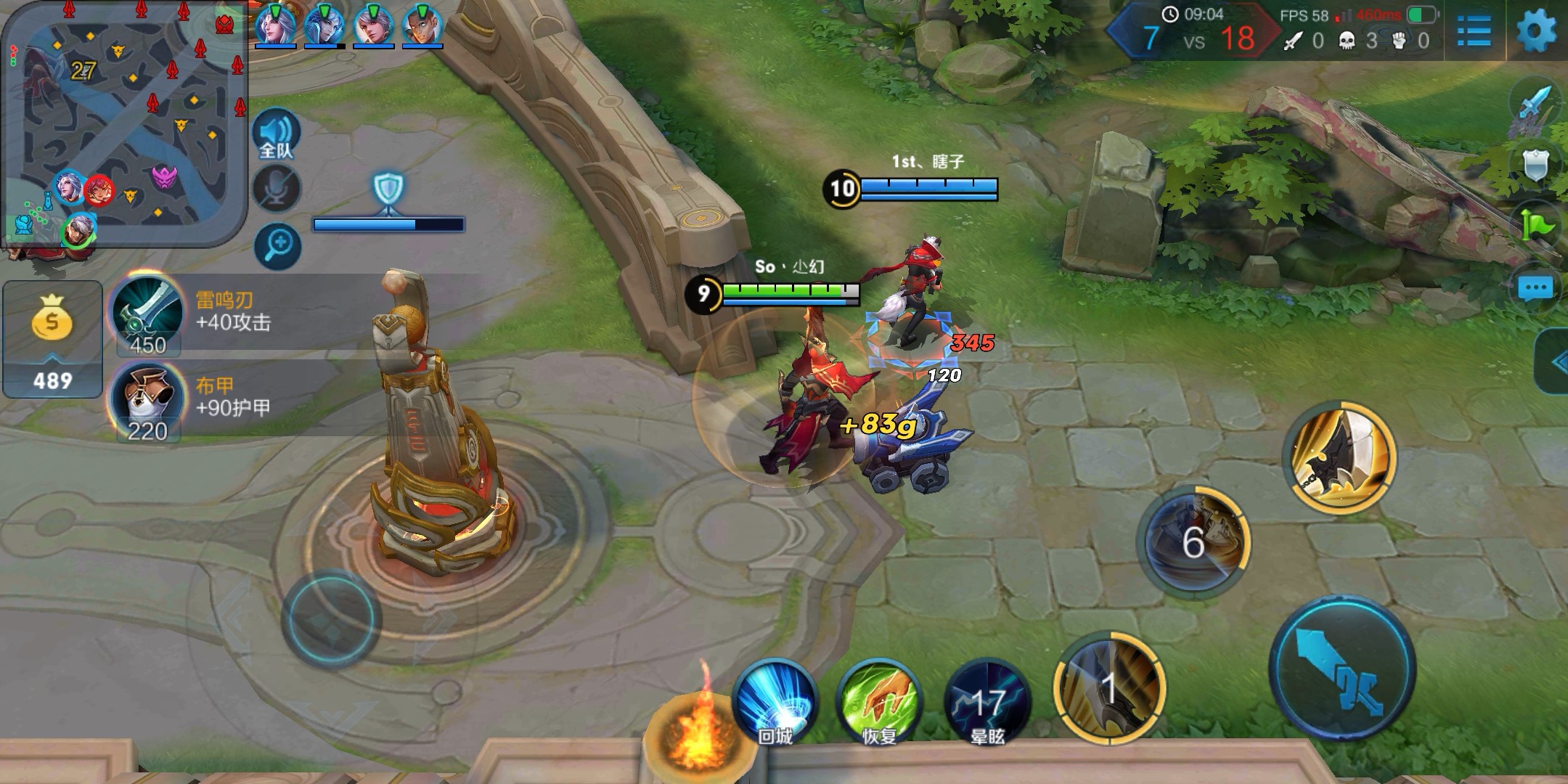Open the scoreboard list icon
1568x784 pixels.
coord(1474,31)
